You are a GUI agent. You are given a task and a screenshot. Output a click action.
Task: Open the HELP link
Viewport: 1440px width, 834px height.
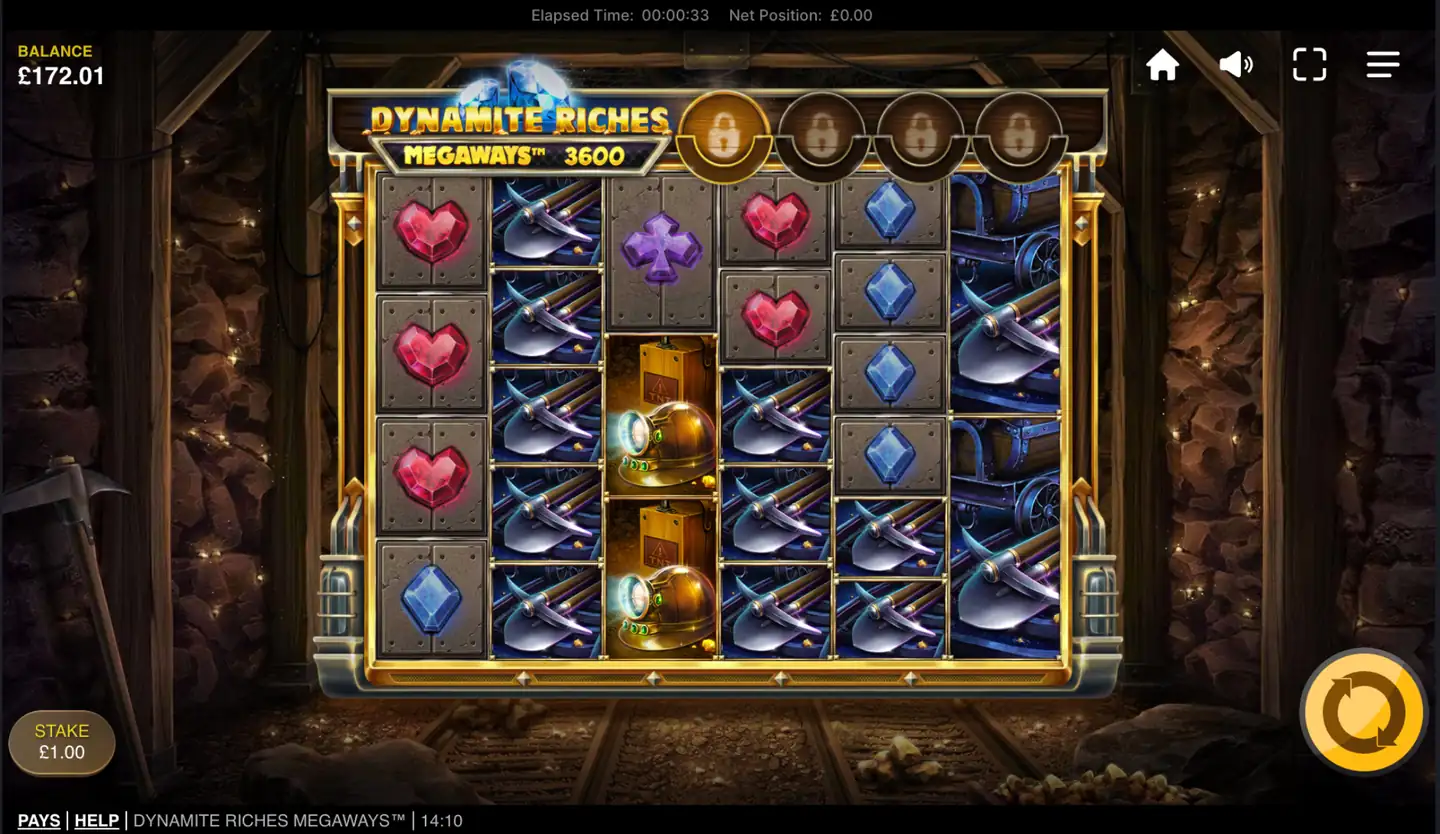[x=96, y=819]
